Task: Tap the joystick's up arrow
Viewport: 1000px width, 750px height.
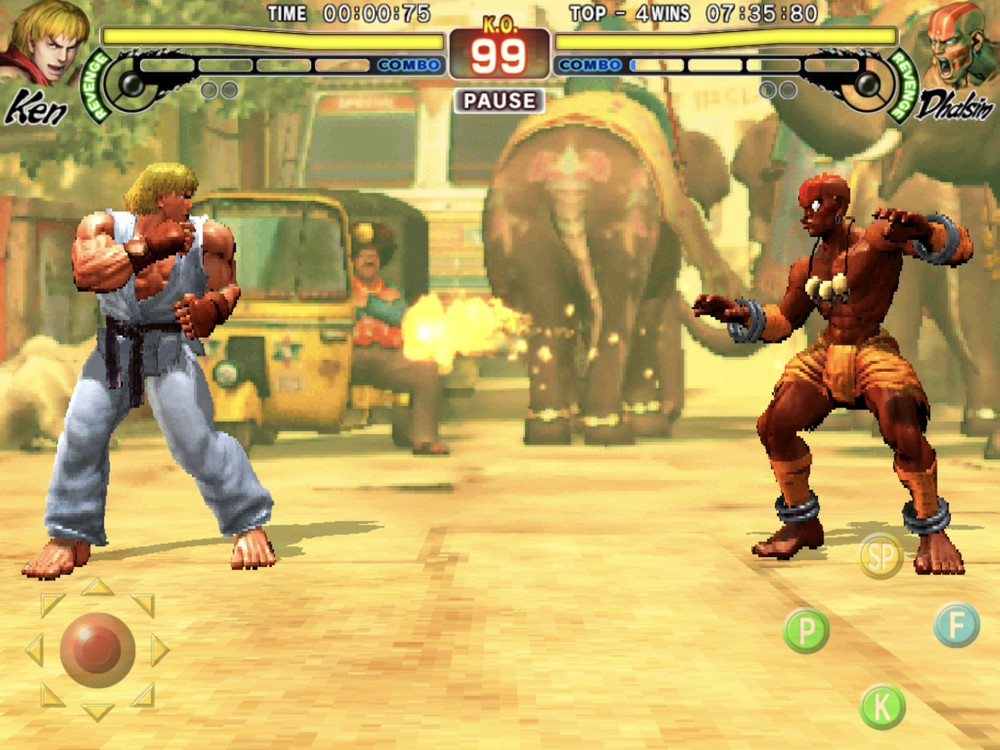Action: (x=97, y=587)
